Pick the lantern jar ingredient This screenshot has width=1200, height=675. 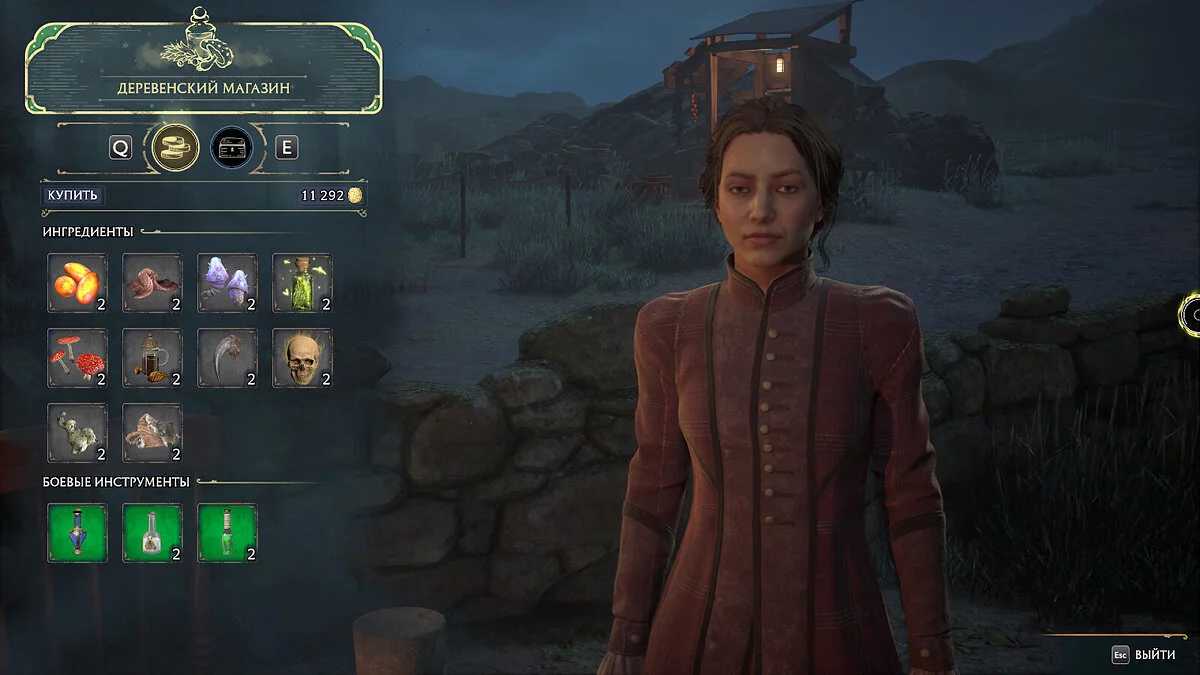152,358
